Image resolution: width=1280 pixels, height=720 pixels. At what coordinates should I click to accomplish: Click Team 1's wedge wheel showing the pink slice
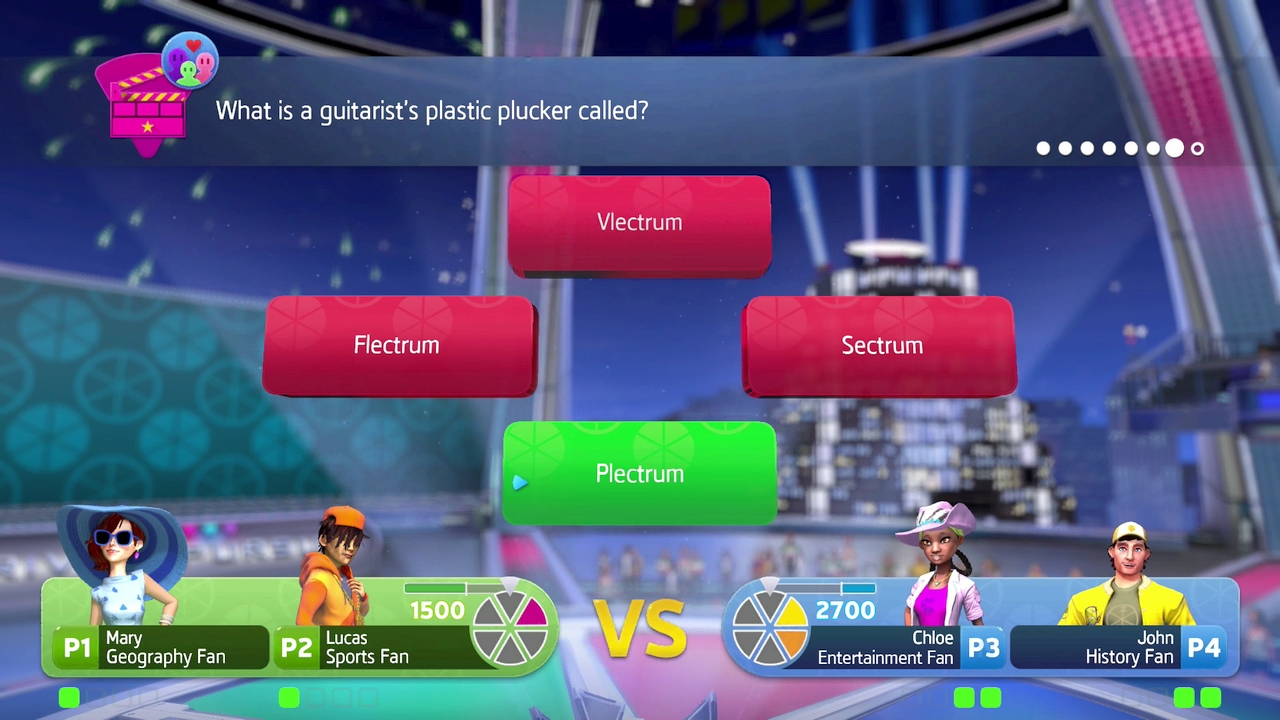510,625
